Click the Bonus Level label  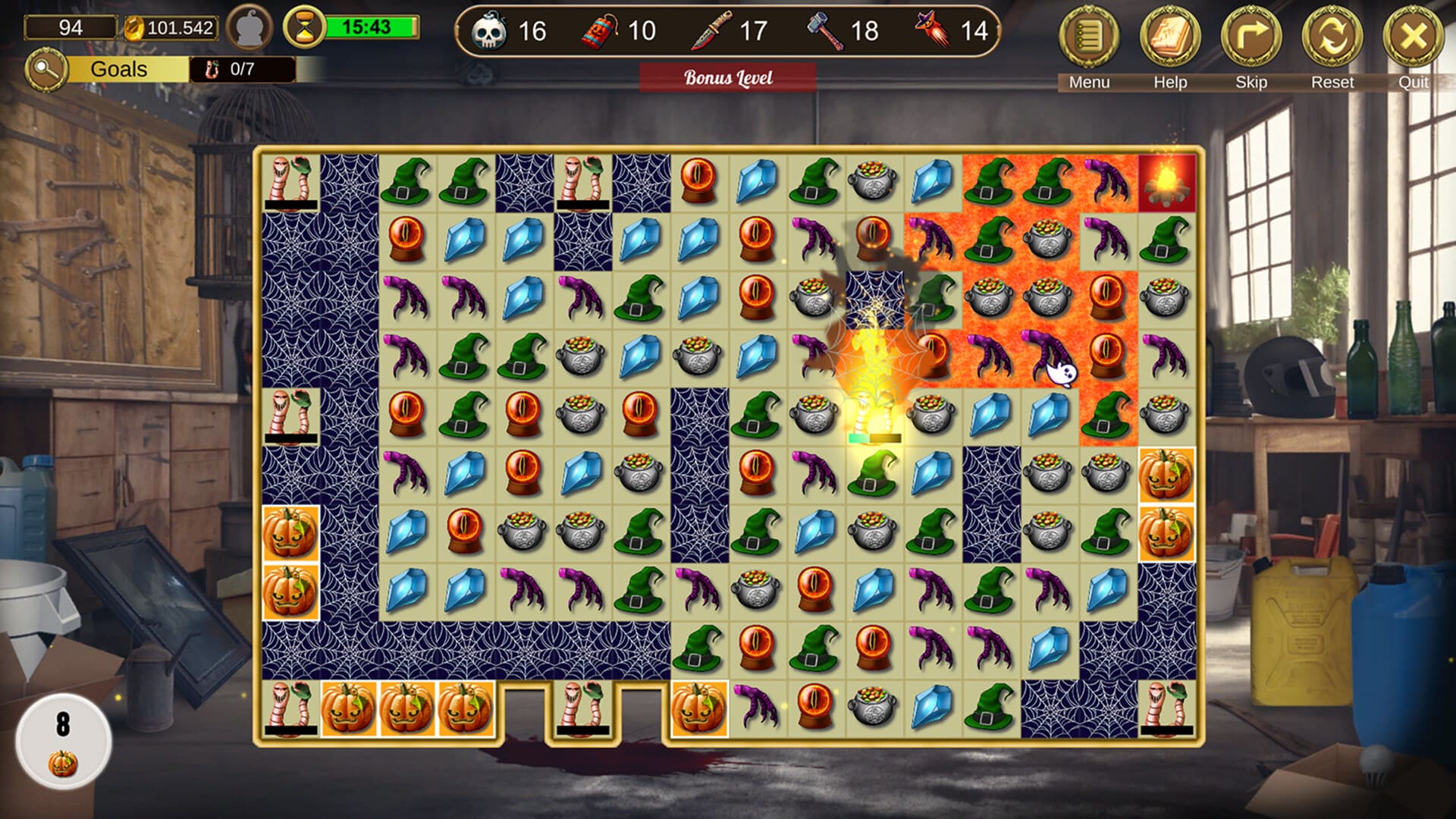point(729,77)
